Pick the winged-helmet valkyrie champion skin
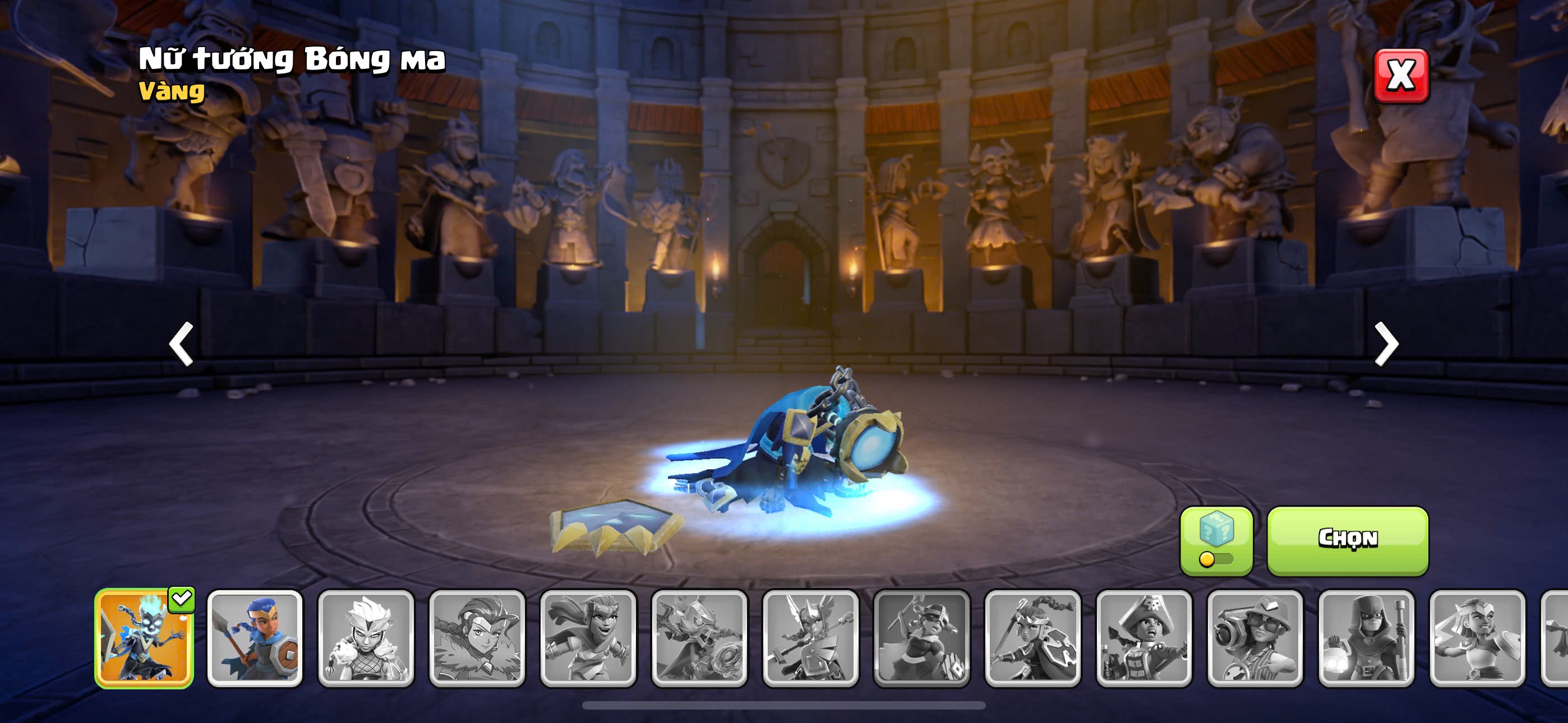 (811, 638)
